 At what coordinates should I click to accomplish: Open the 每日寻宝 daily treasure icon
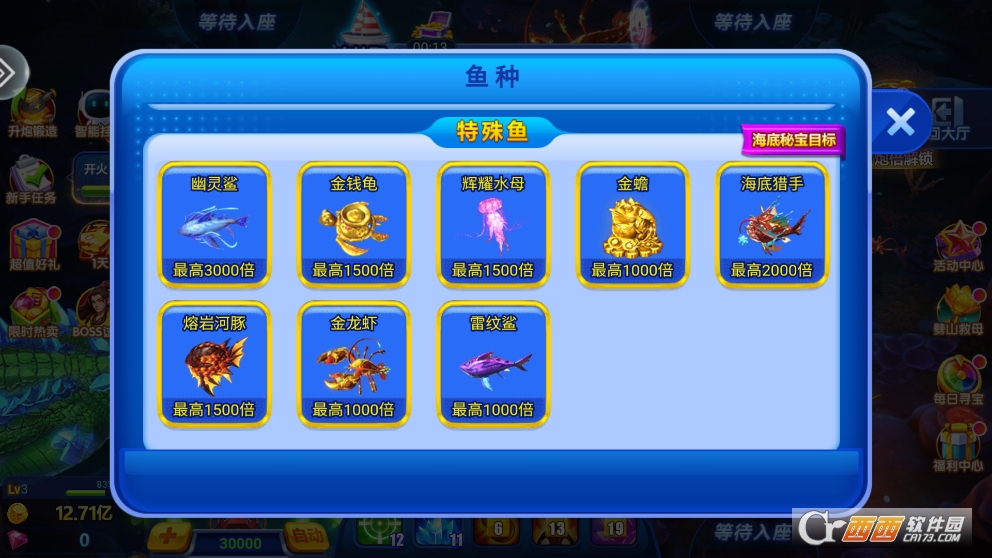(x=959, y=379)
